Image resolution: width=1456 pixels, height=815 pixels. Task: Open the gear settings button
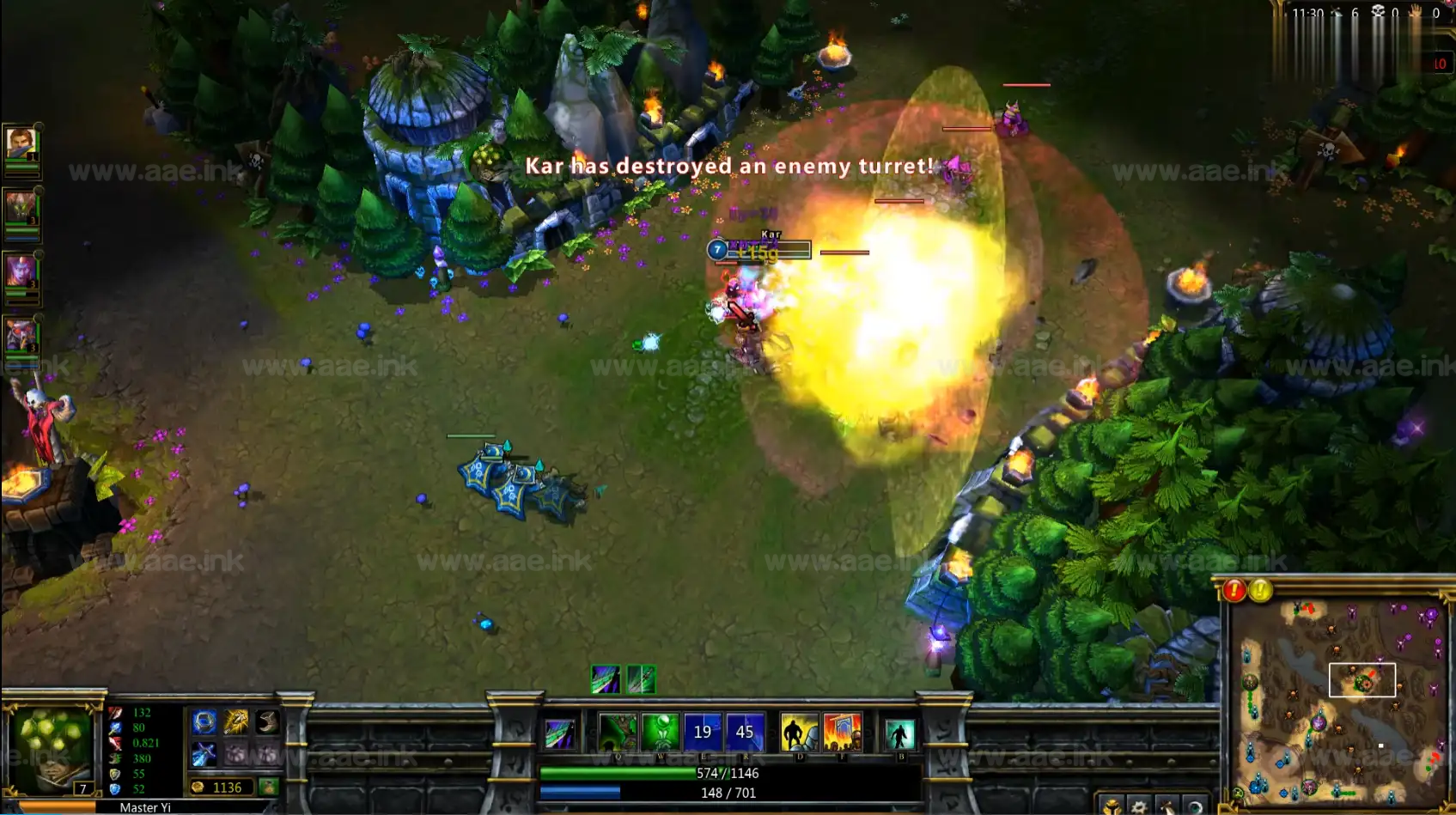pos(1139,806)
